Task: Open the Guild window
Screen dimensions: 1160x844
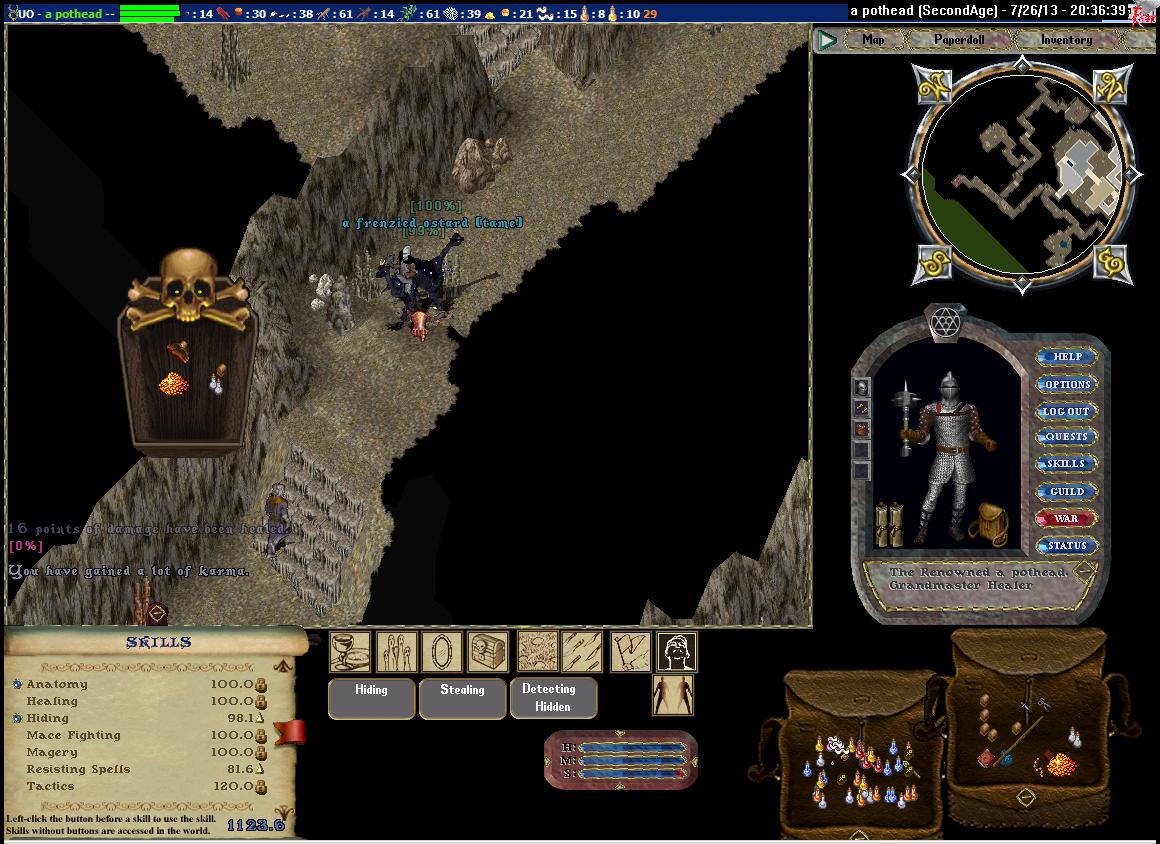Action: (x=1066, y=491)
